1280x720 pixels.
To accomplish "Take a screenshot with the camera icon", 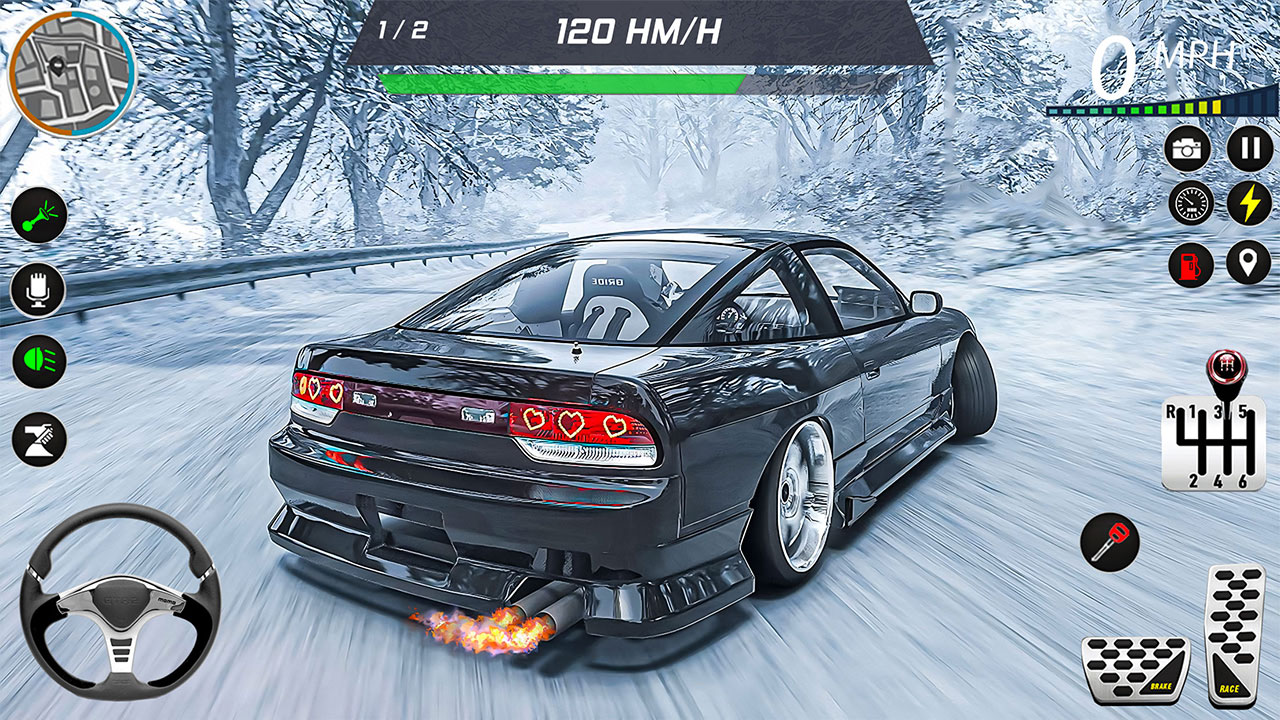I will pyautogui.click(x=1189, y=148).
